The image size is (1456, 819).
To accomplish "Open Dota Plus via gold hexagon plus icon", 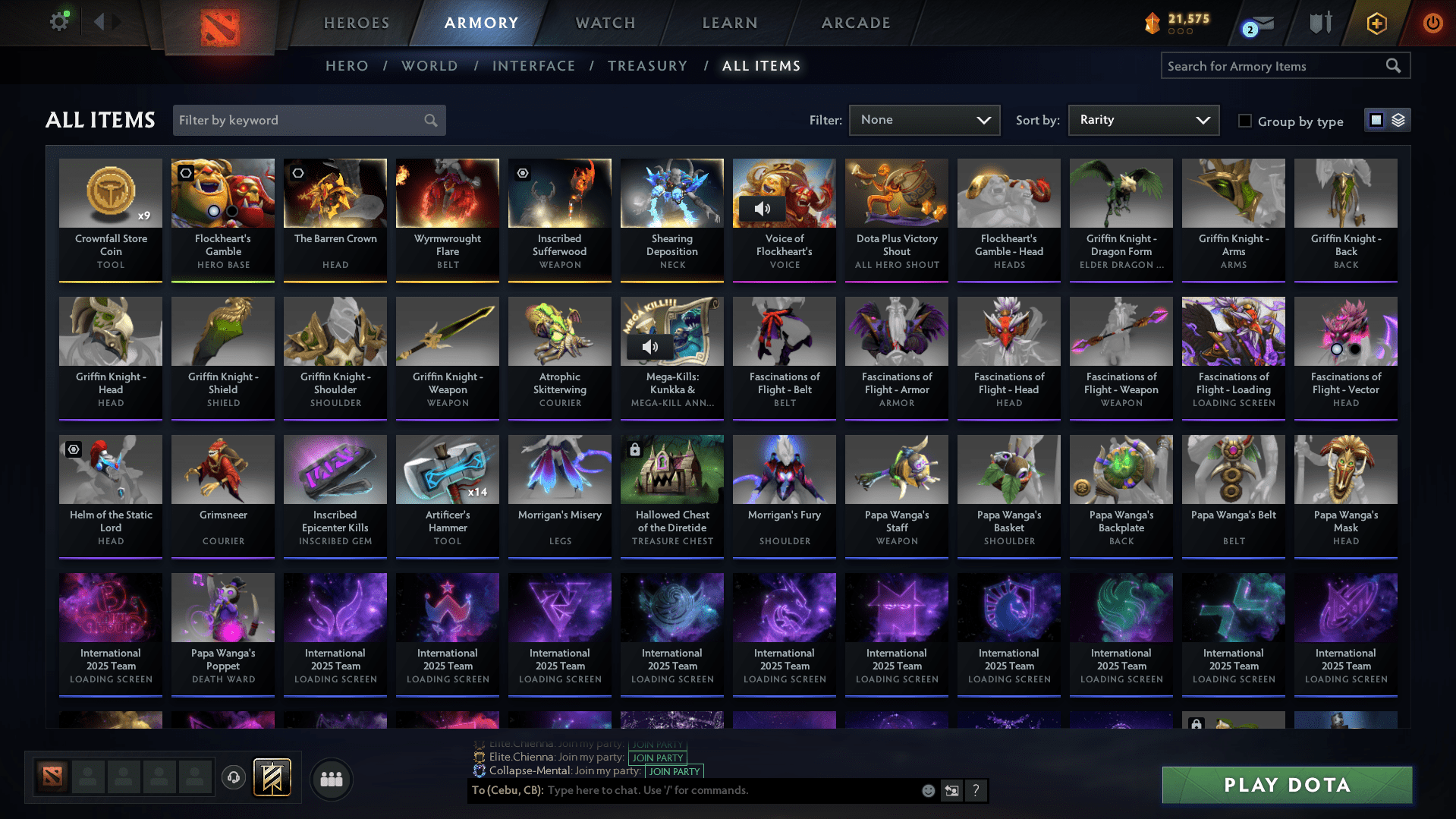I will click(1376, 21).
